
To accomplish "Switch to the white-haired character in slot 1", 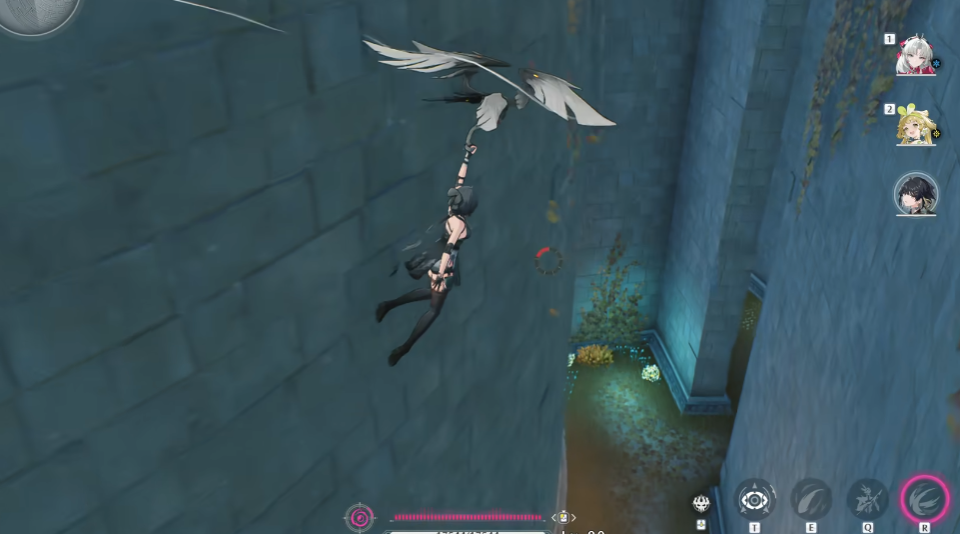I will coord(914,57).
